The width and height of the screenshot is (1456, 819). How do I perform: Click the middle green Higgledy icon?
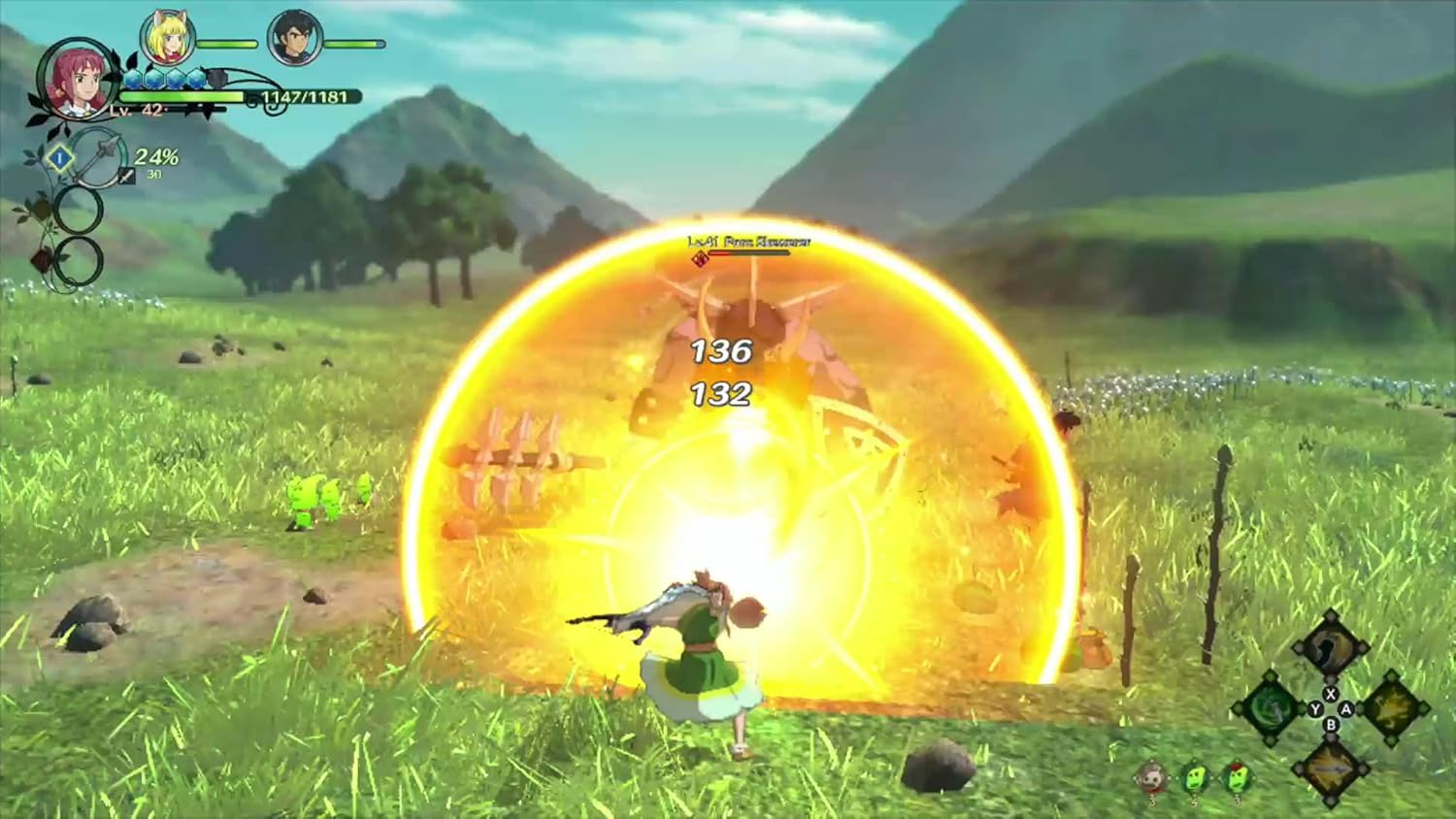pyautogui.click(x=1194, y=779)
